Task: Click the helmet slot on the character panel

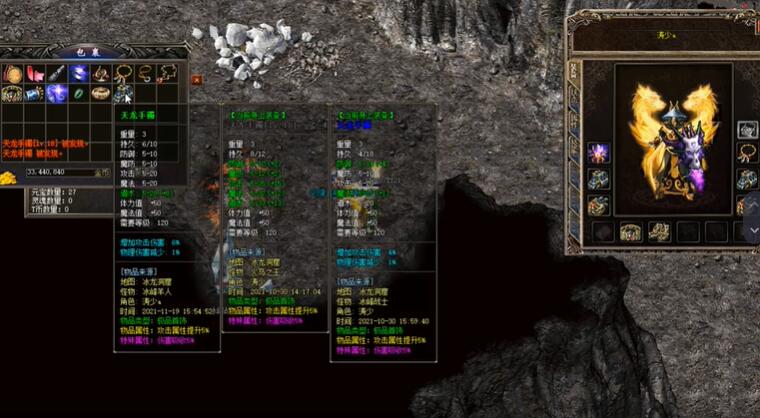Action: 747,129
